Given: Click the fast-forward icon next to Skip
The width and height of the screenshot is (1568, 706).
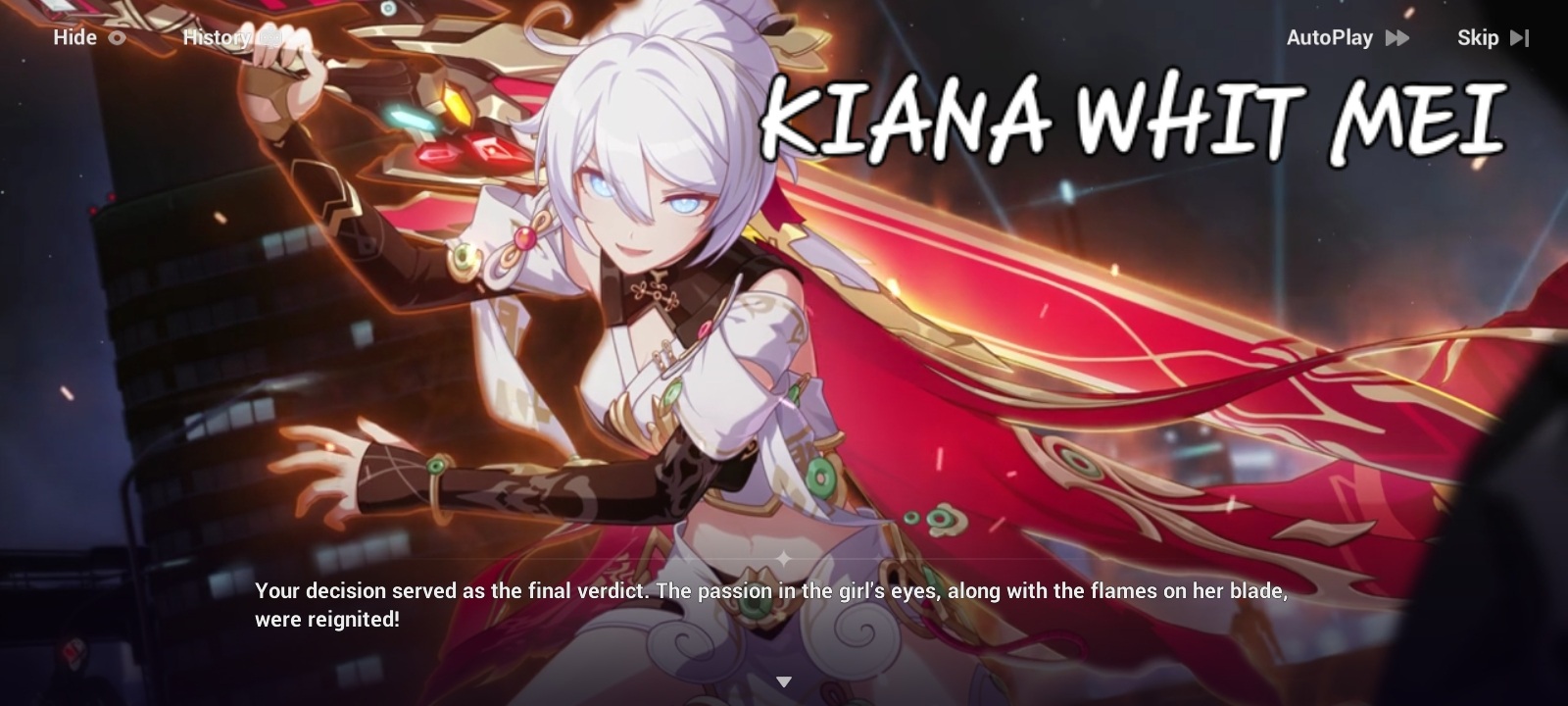Looking at the screenshot, I should tap(1518, 37).
